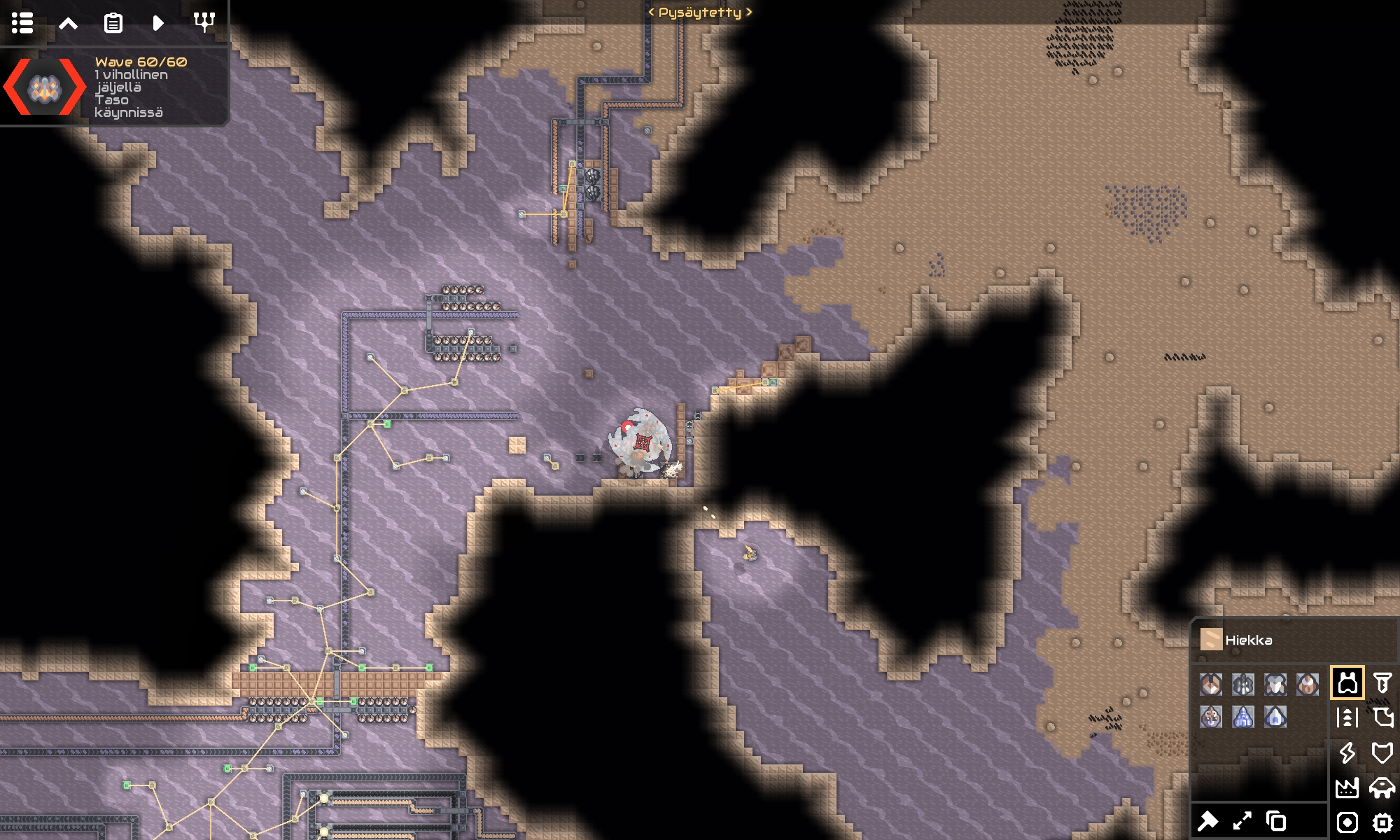
Task: Click the left arrow beside Pysäytetty
Action: pyautogui.click(x=652, y=12)
